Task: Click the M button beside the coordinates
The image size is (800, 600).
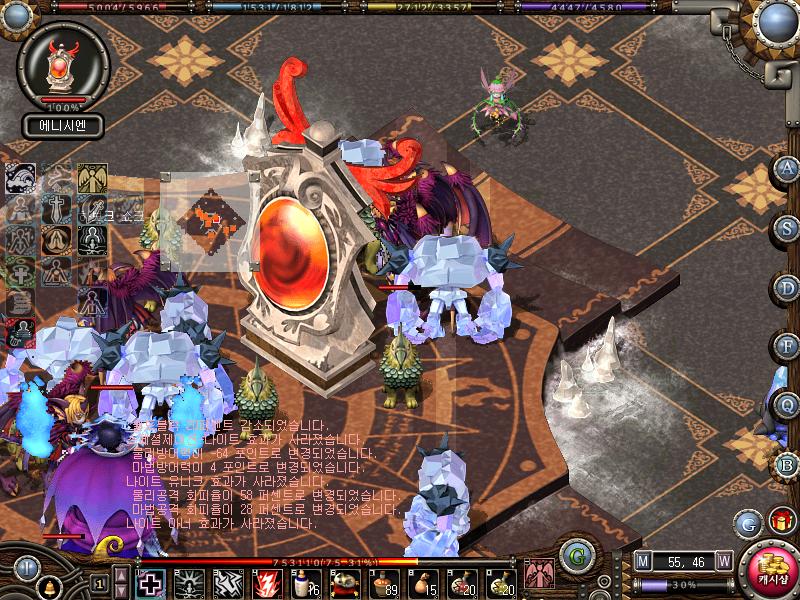Action: pyautogui.click(x=643, y=561)
